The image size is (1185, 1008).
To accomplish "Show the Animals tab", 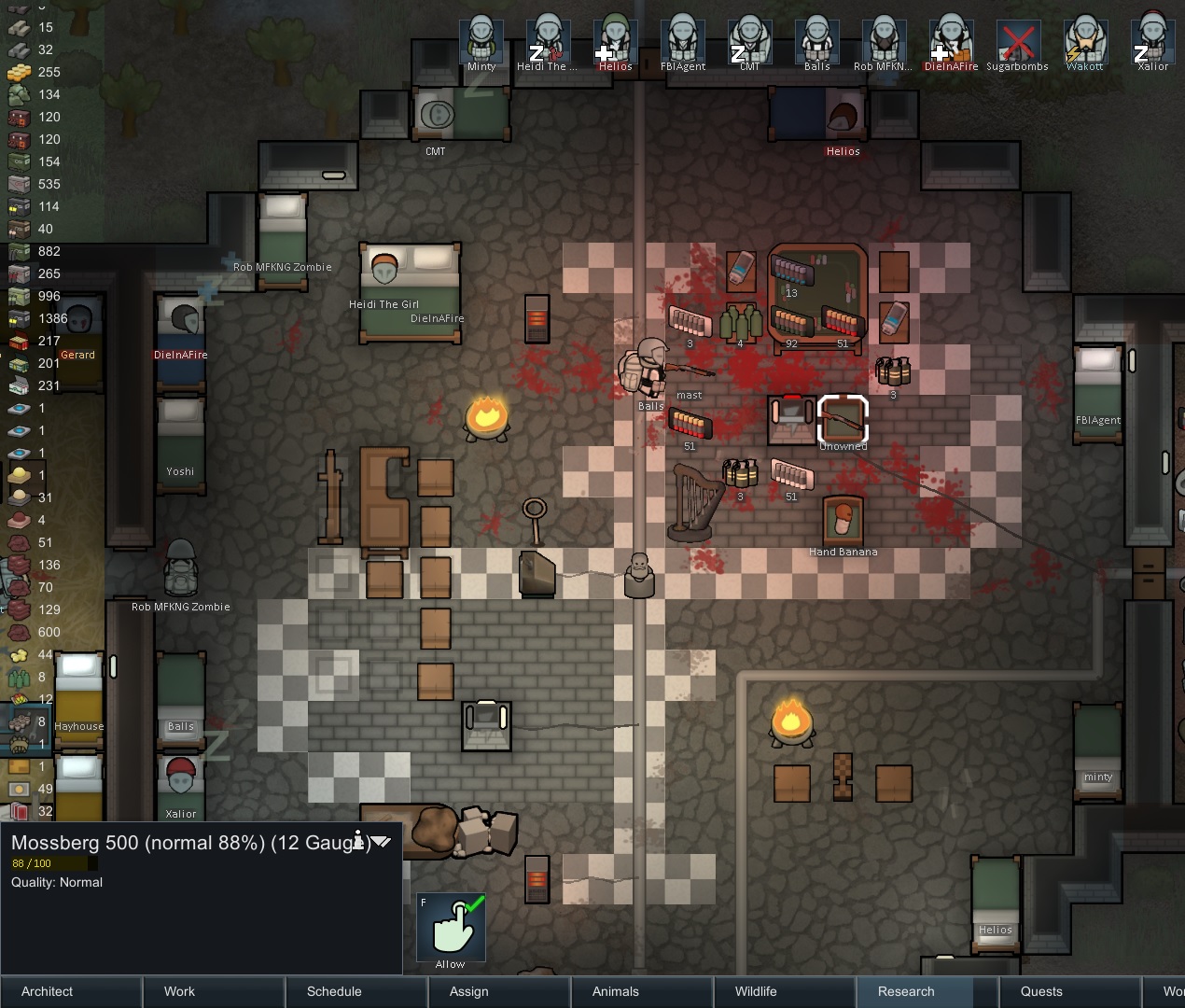I will click(x=616, y=991).
